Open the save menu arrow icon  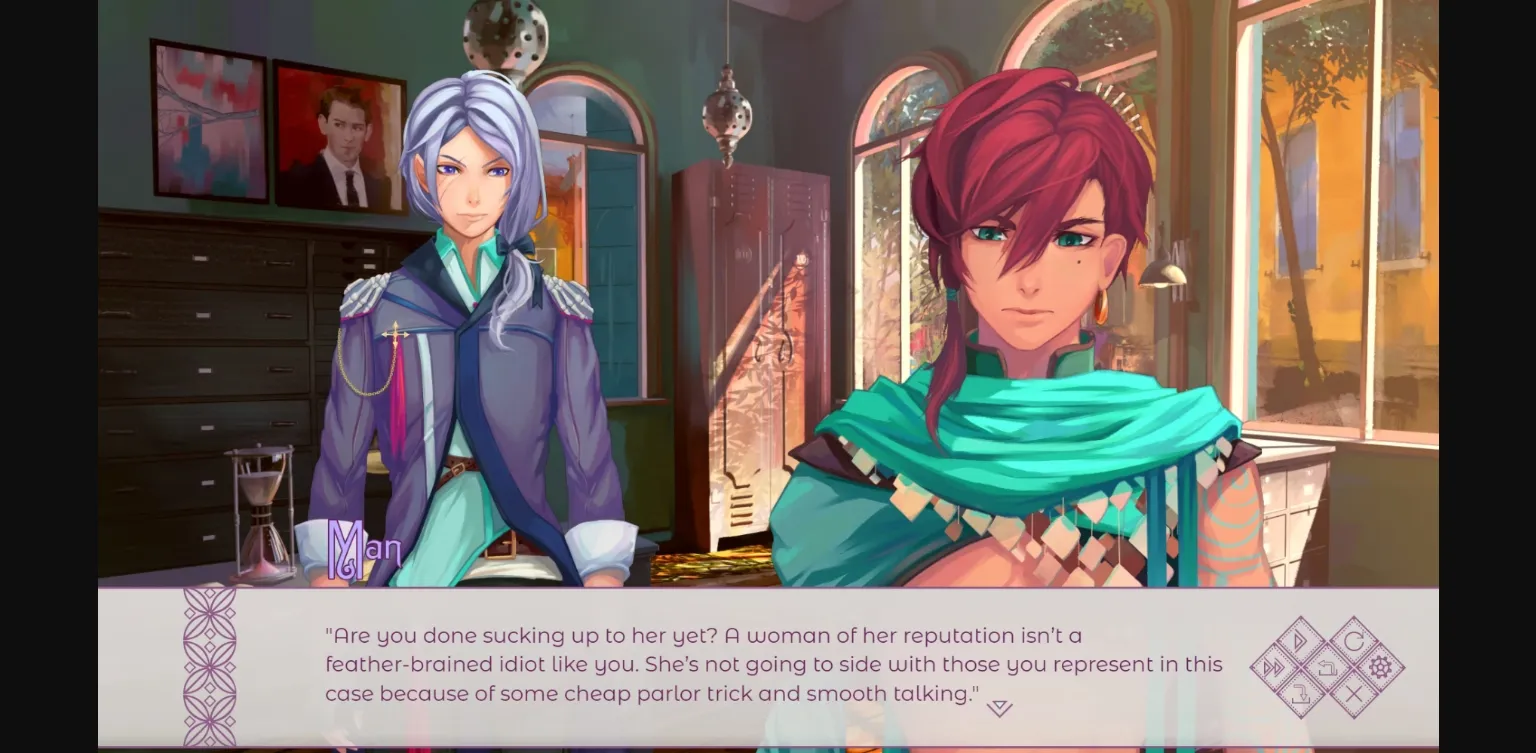click(x=1301, y=693)
